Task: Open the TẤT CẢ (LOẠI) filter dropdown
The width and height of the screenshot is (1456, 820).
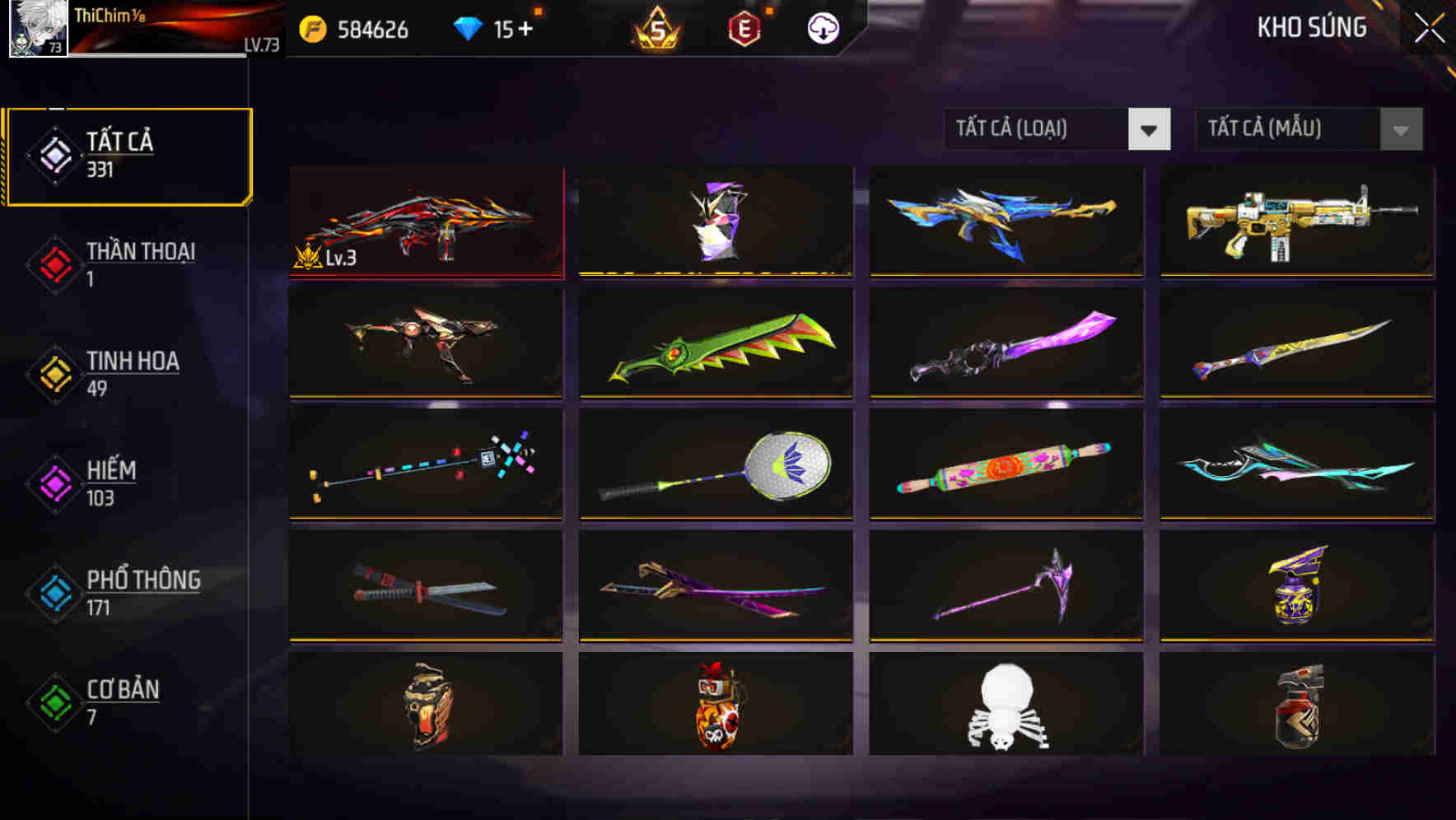Action: click(x=1038, y=129)
